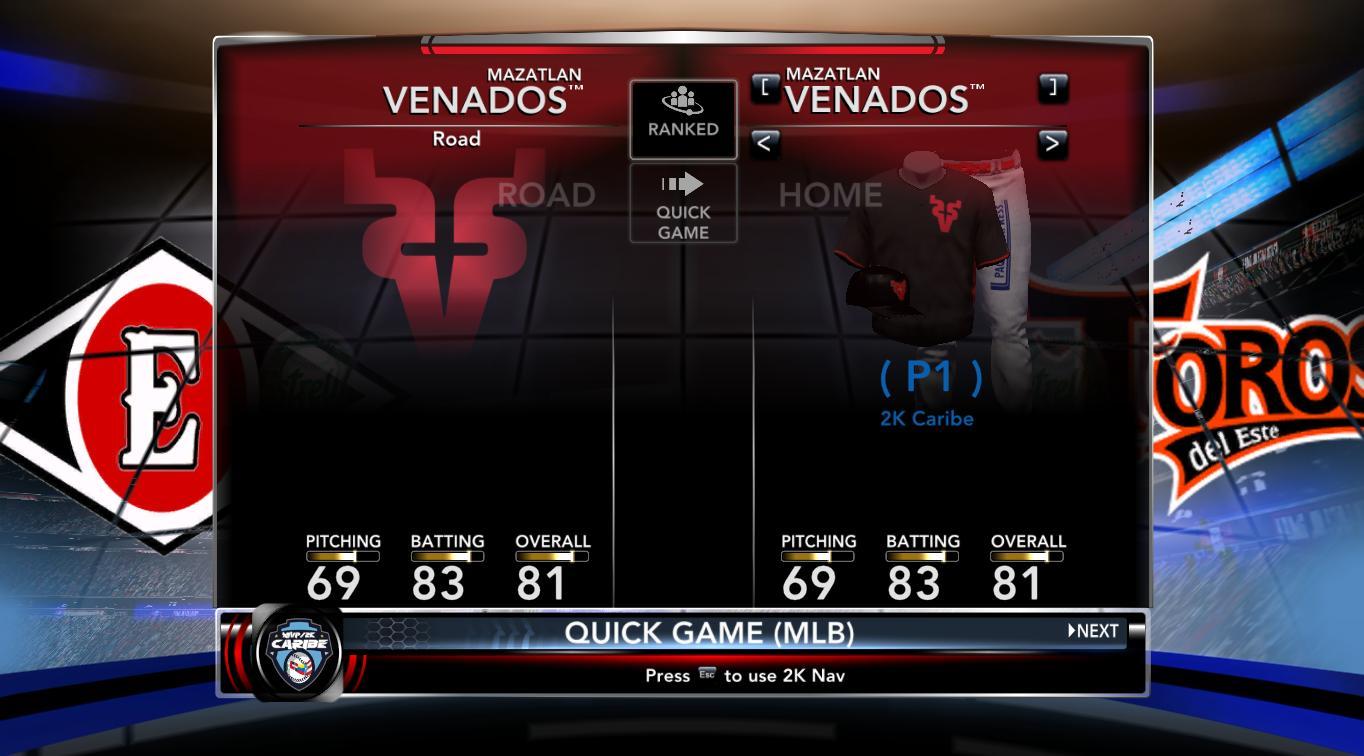
Task: Click the right bracket team button
Action: [x=1052, y=88]
